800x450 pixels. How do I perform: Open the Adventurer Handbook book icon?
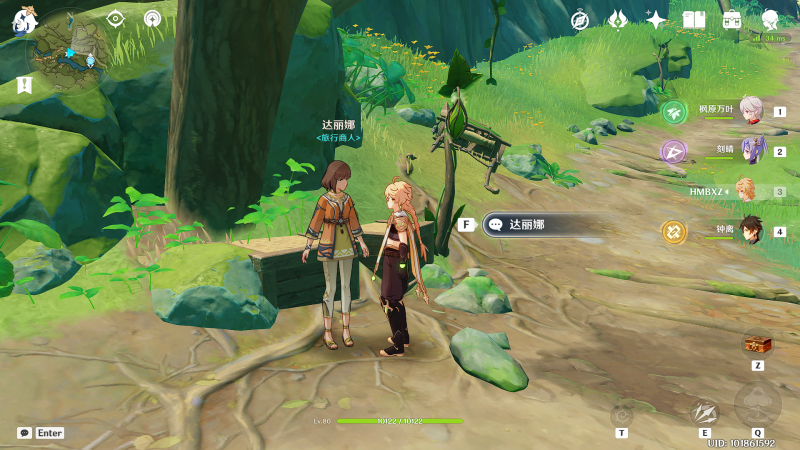694,20
